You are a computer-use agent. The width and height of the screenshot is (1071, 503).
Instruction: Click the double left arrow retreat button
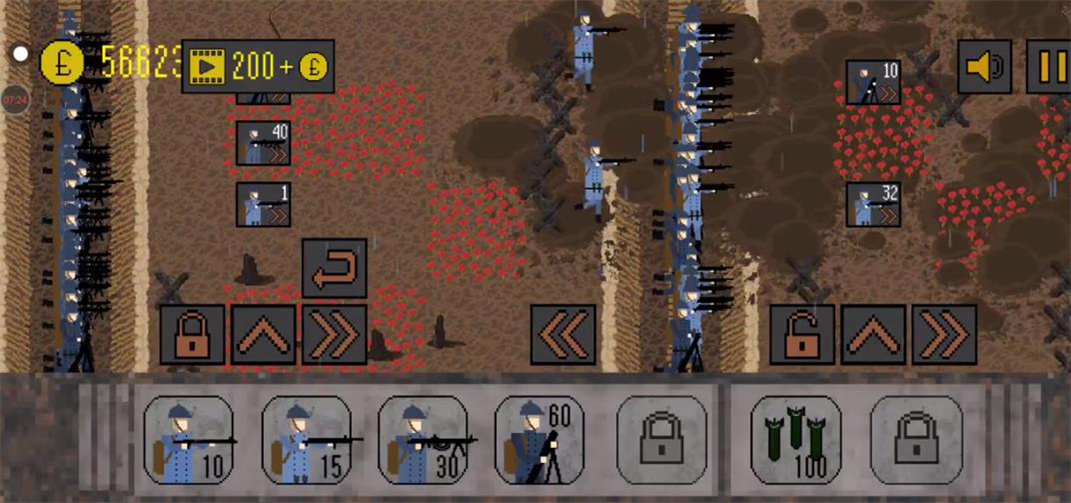(563, 334)
